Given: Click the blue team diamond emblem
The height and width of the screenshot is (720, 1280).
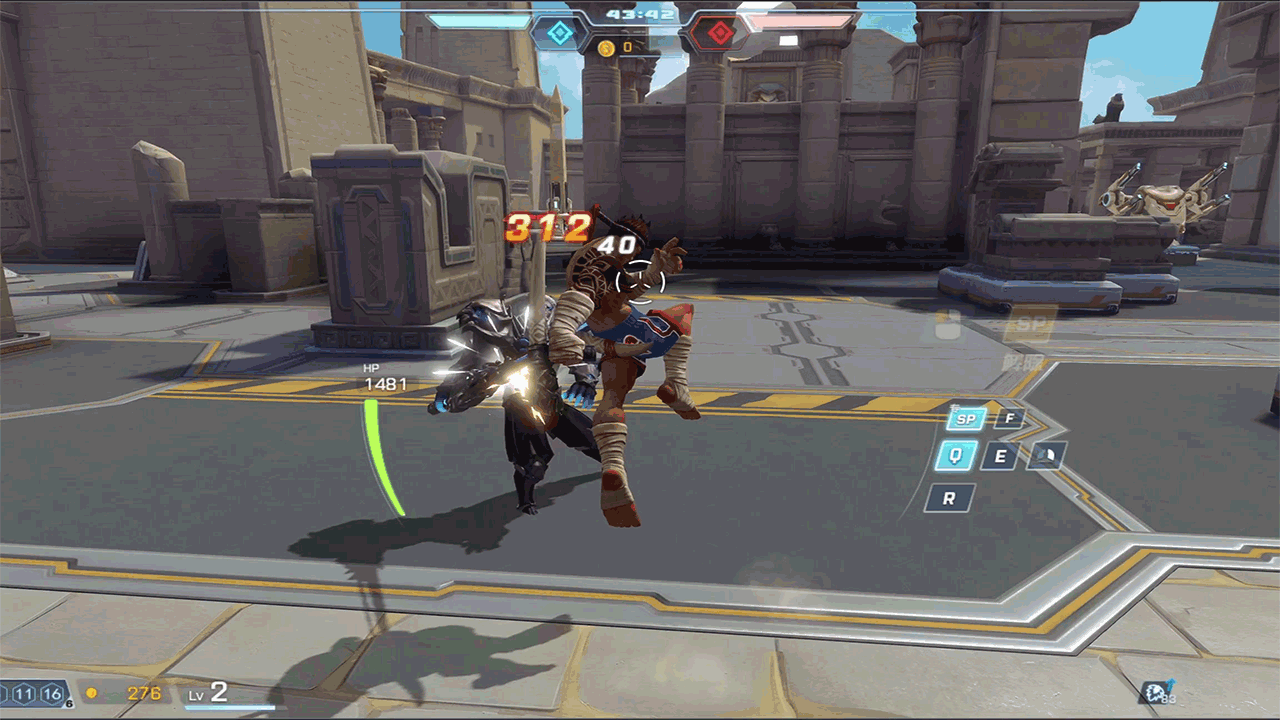Looking at the screenshot, I should point(560,34).
